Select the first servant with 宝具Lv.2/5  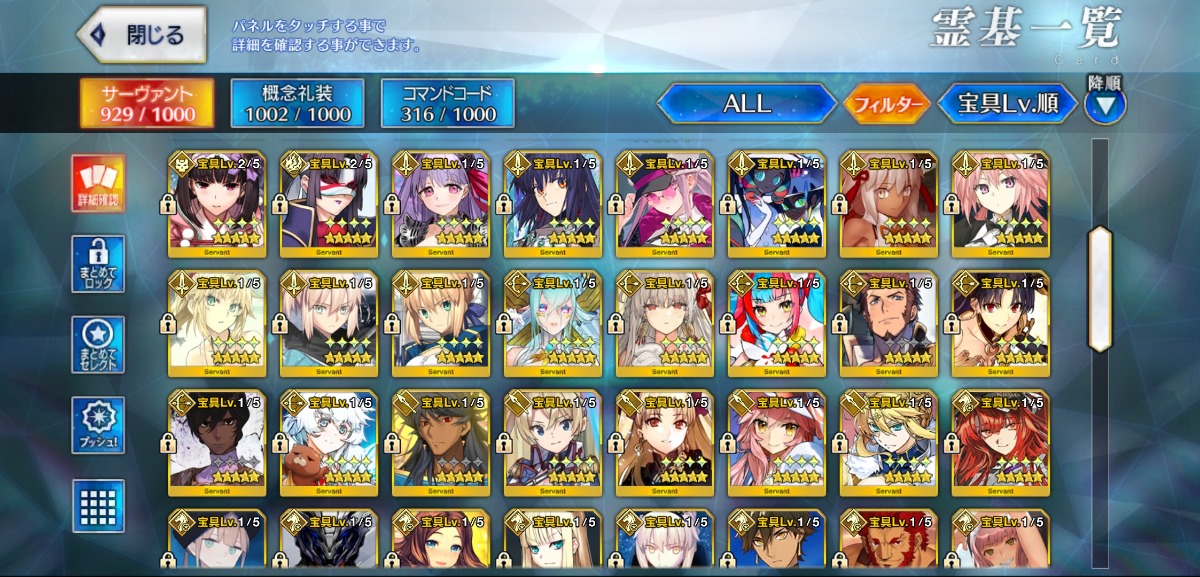[x=217, y=202]
